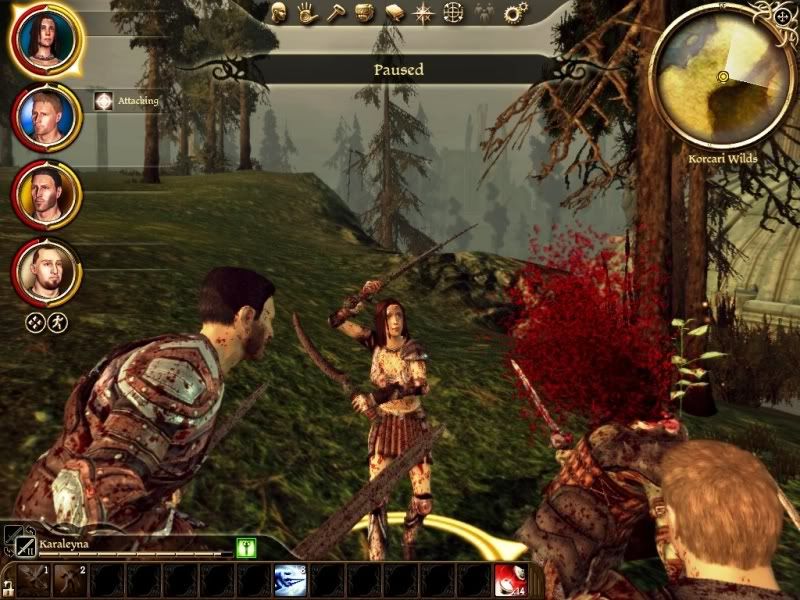Click the Korcari Wilds minimap
Image resolution: width=800 pixels, height=600 pixels.
point(722,77)
